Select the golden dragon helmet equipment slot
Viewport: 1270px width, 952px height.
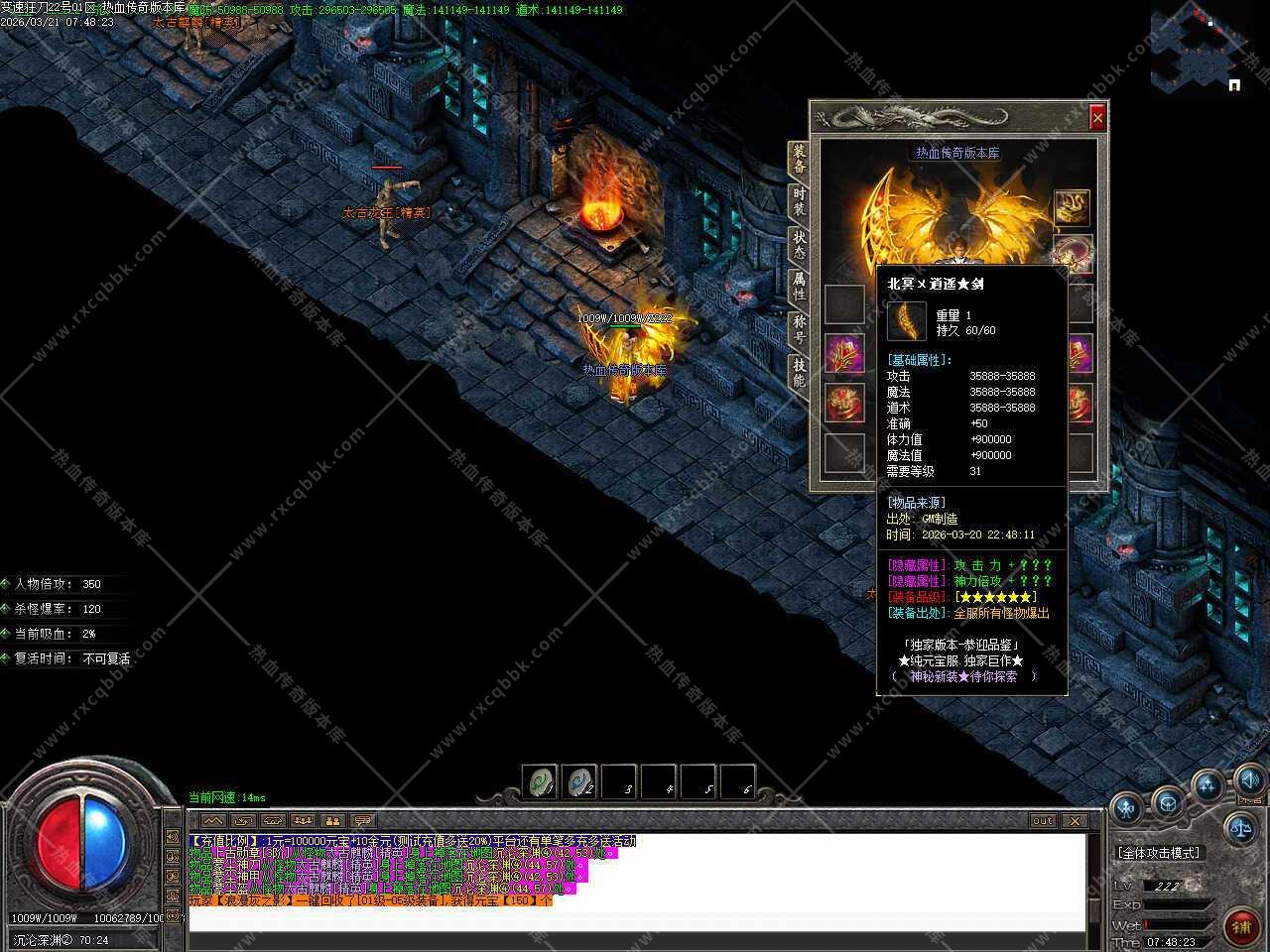click(1072, 207)
